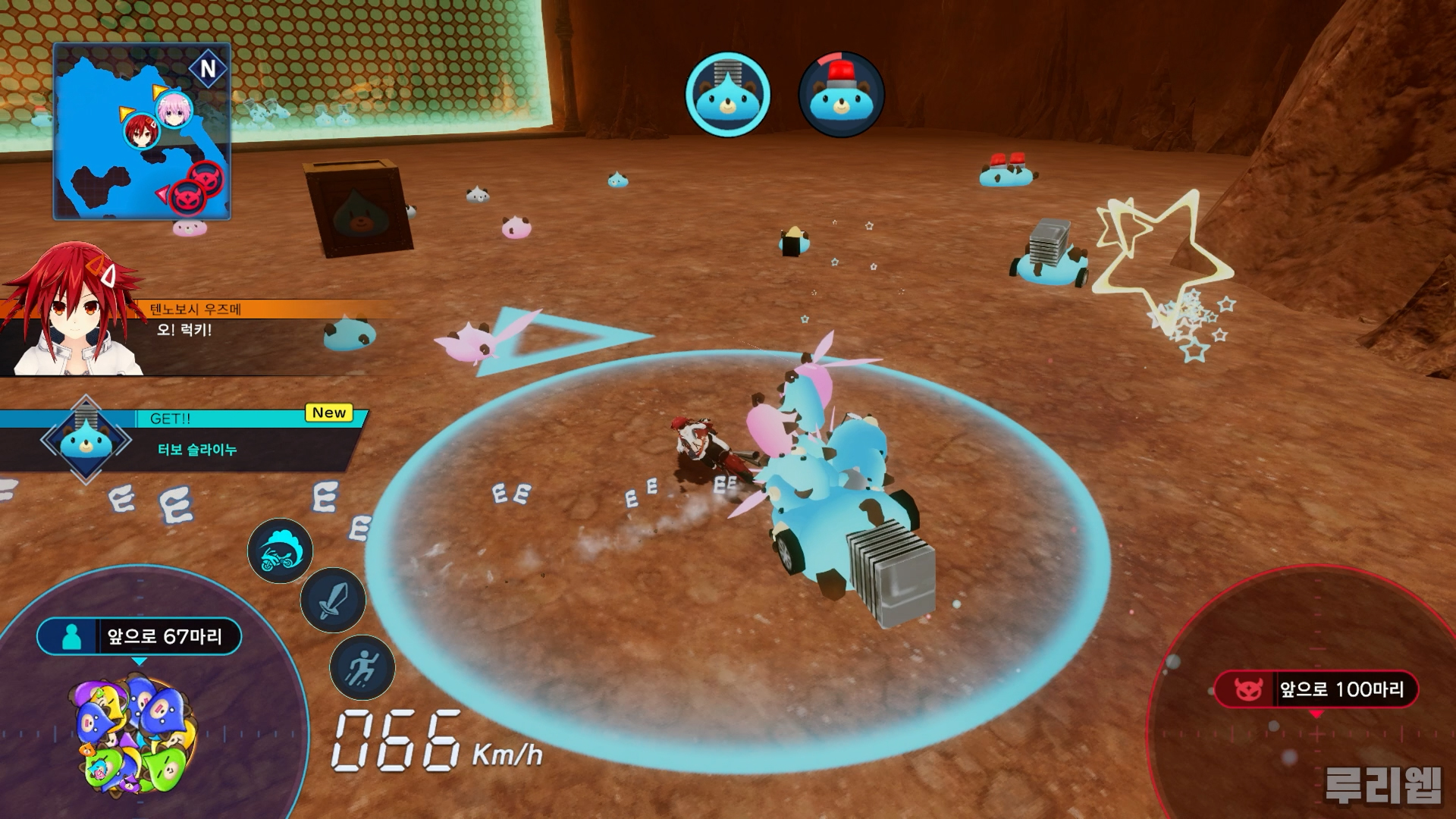Select a red demon enemy marker on minimap
Screen dimensions: 1456x819
(206, 177)
